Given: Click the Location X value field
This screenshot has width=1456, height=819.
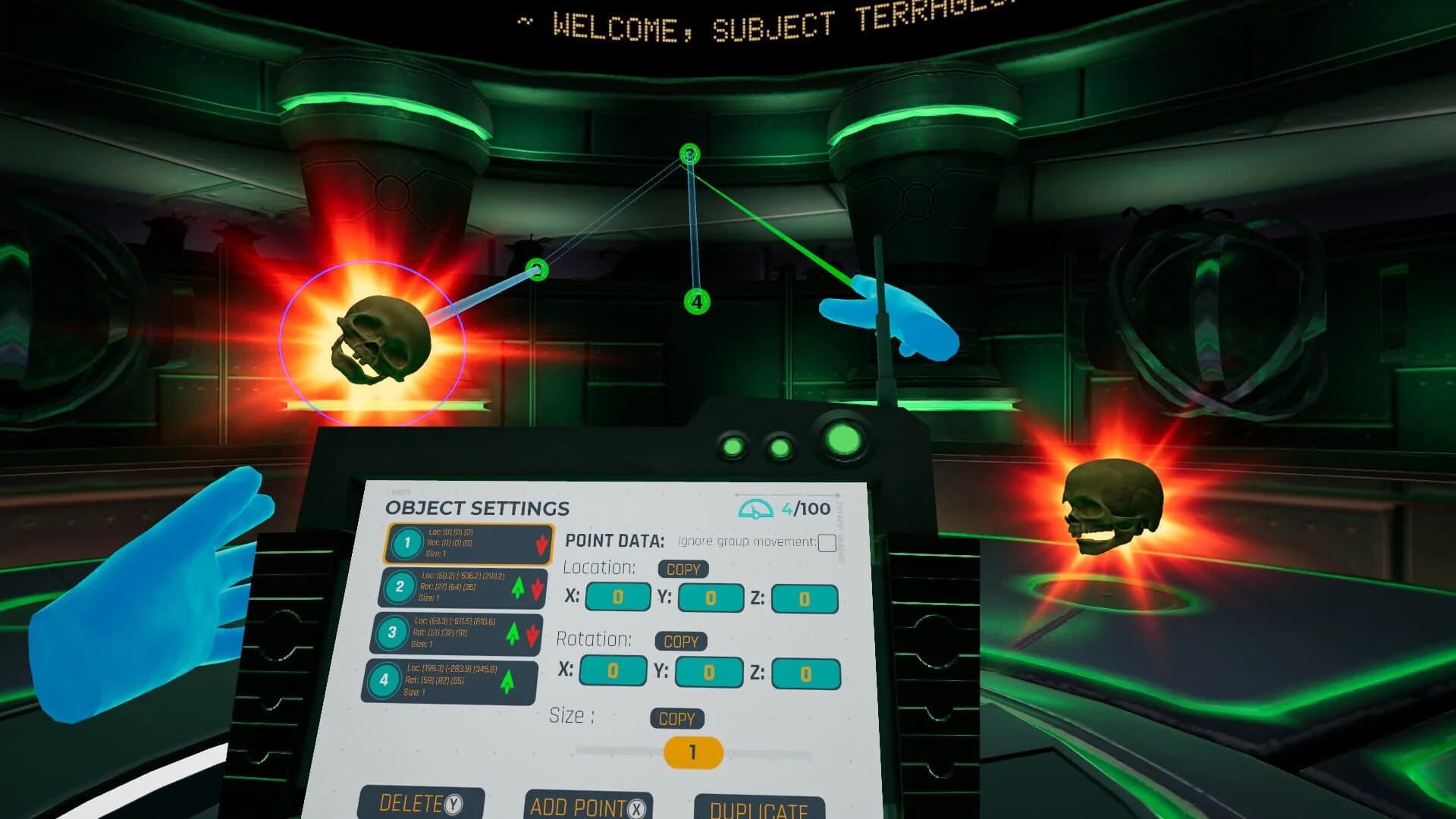Looking at the screenshot, I should (617, 598).
